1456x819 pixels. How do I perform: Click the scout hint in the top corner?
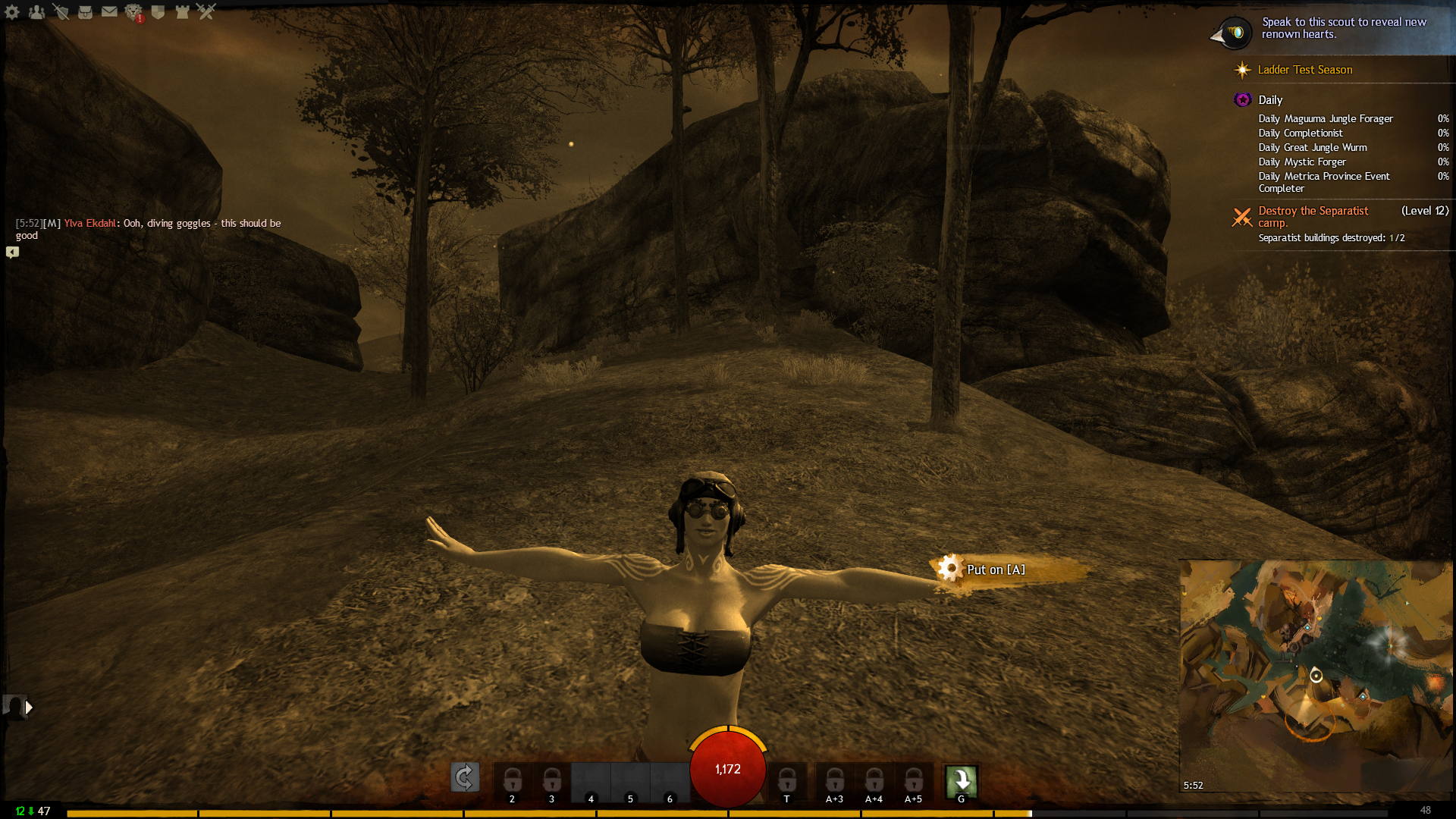pos(1344,28)
